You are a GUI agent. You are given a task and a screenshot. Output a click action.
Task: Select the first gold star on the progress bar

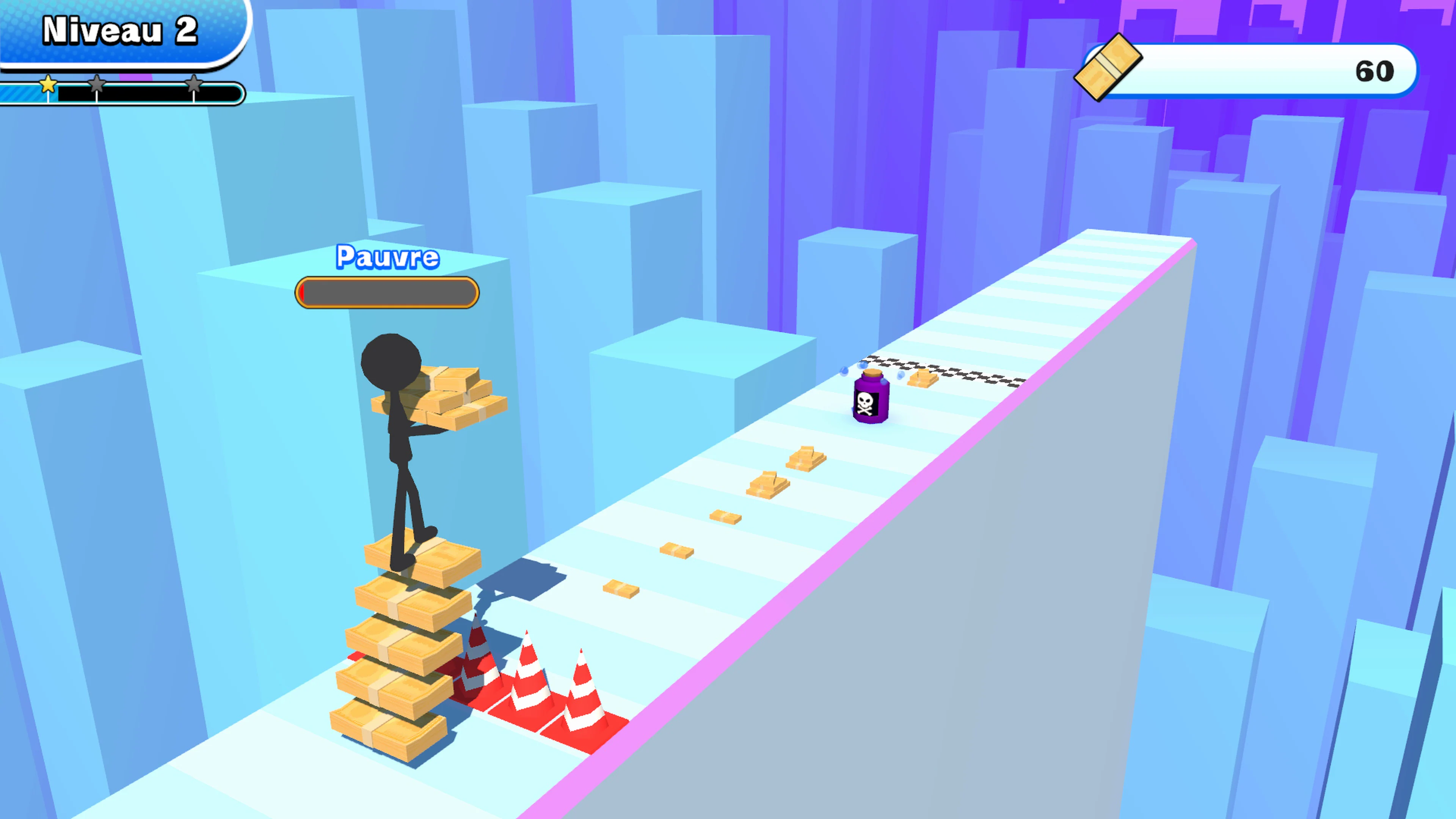tap(49, 85)
